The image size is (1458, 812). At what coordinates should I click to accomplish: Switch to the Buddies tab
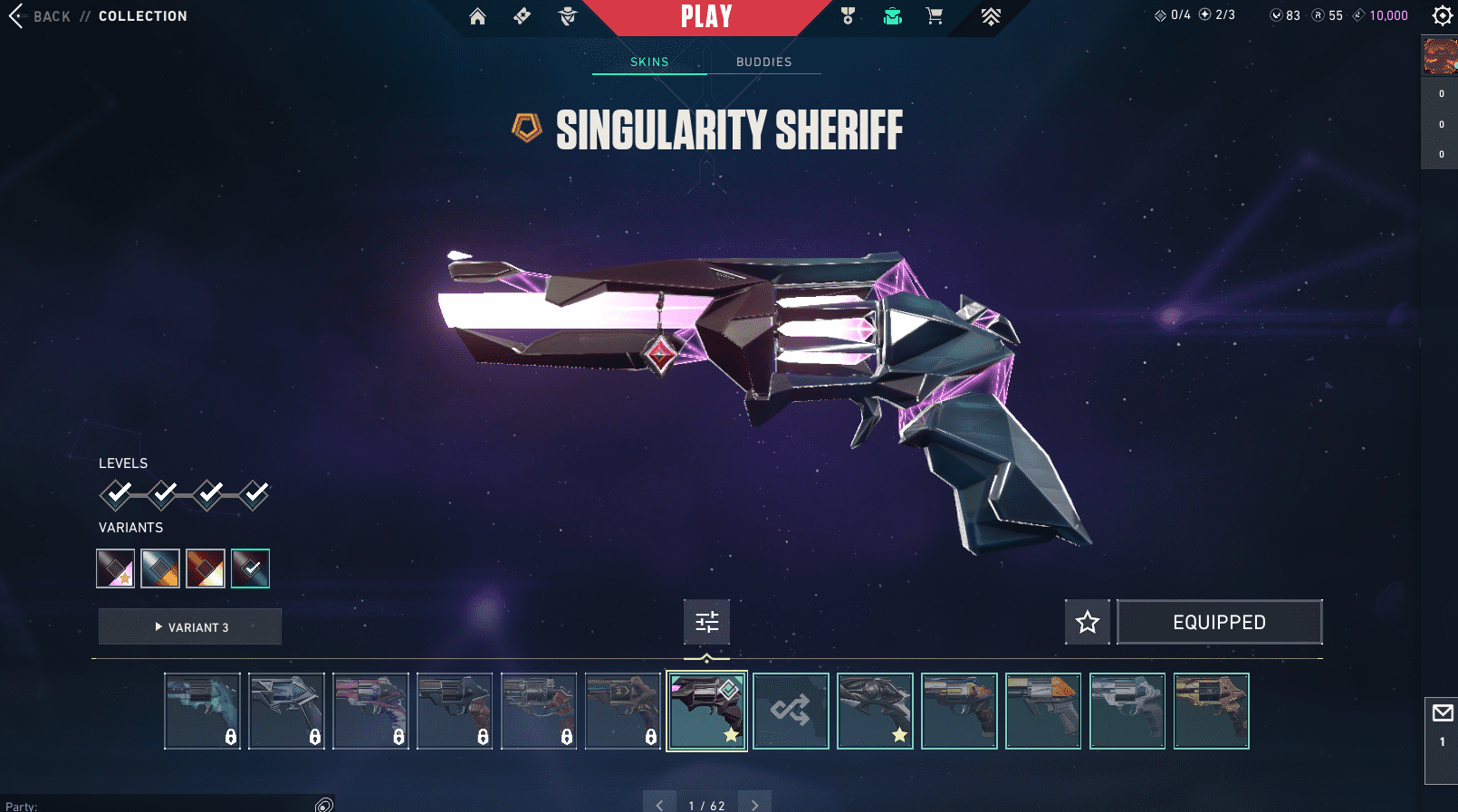click(763, 62)
